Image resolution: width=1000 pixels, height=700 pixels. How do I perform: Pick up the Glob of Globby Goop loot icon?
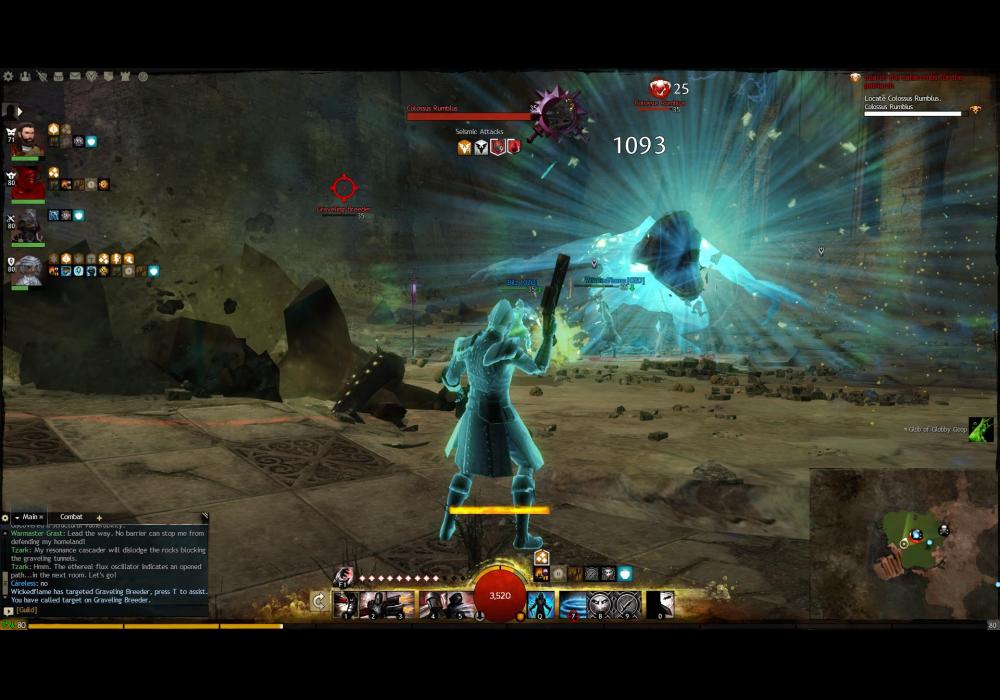(x=981, y=429)
